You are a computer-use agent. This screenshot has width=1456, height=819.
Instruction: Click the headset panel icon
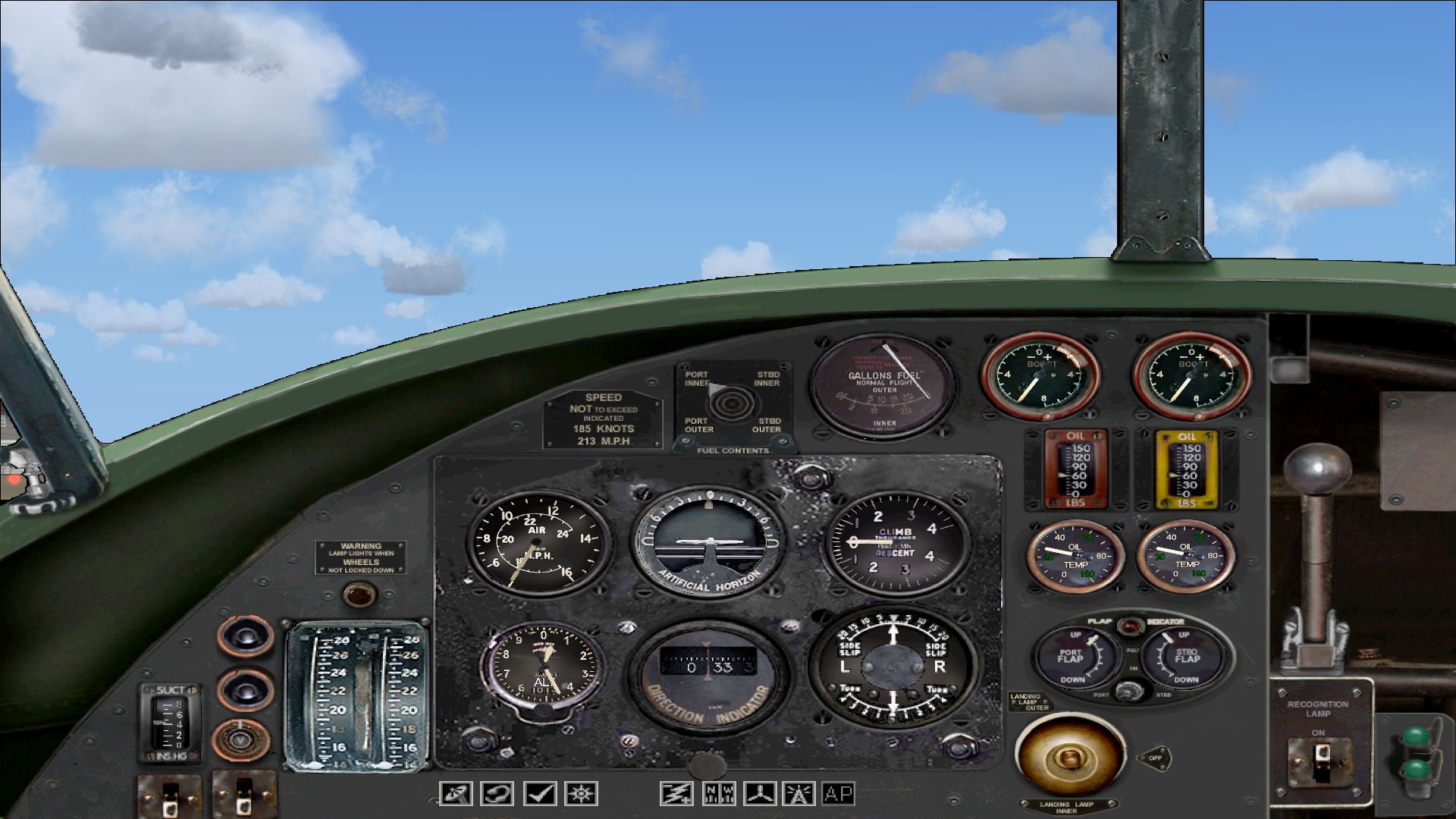point(497,794)
